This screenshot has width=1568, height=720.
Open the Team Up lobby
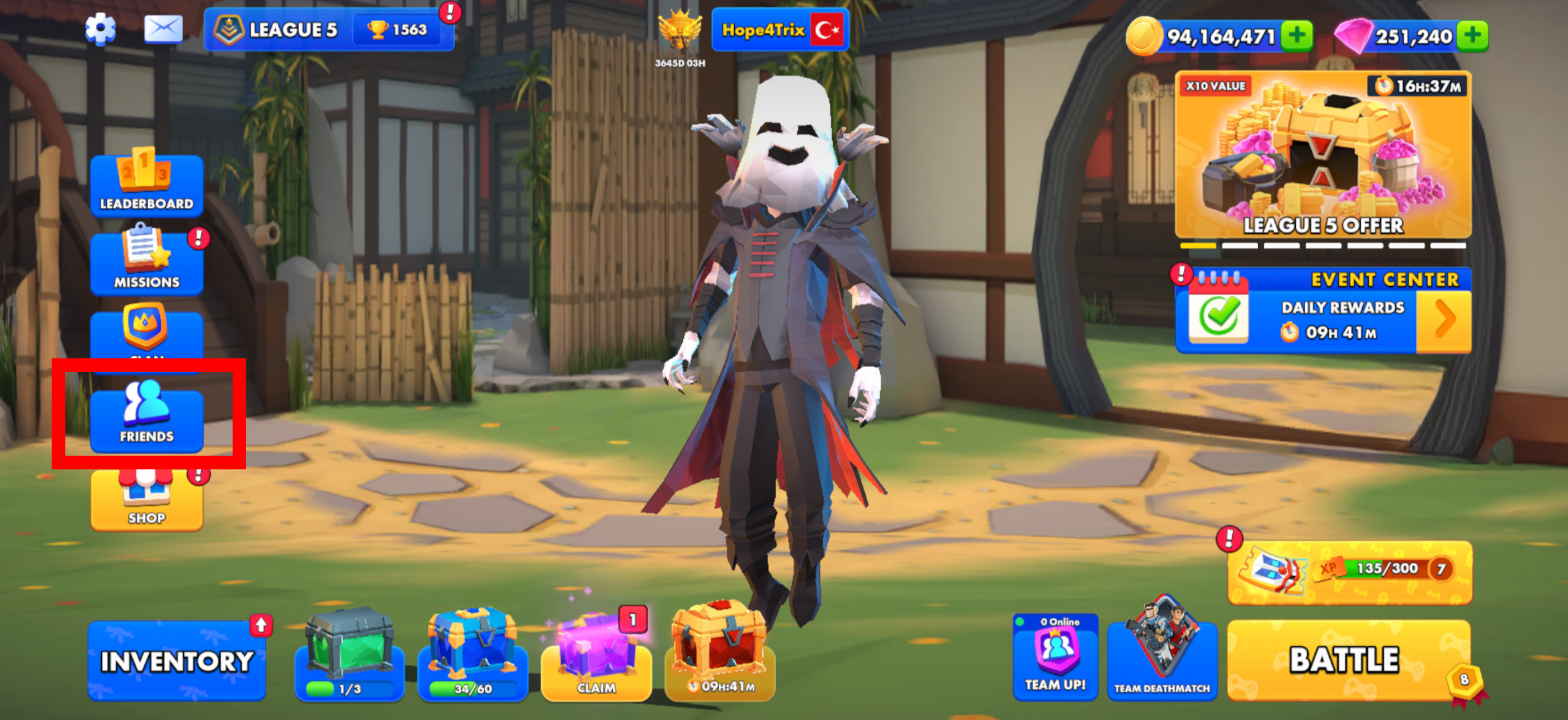click(x=1055, y=657)
